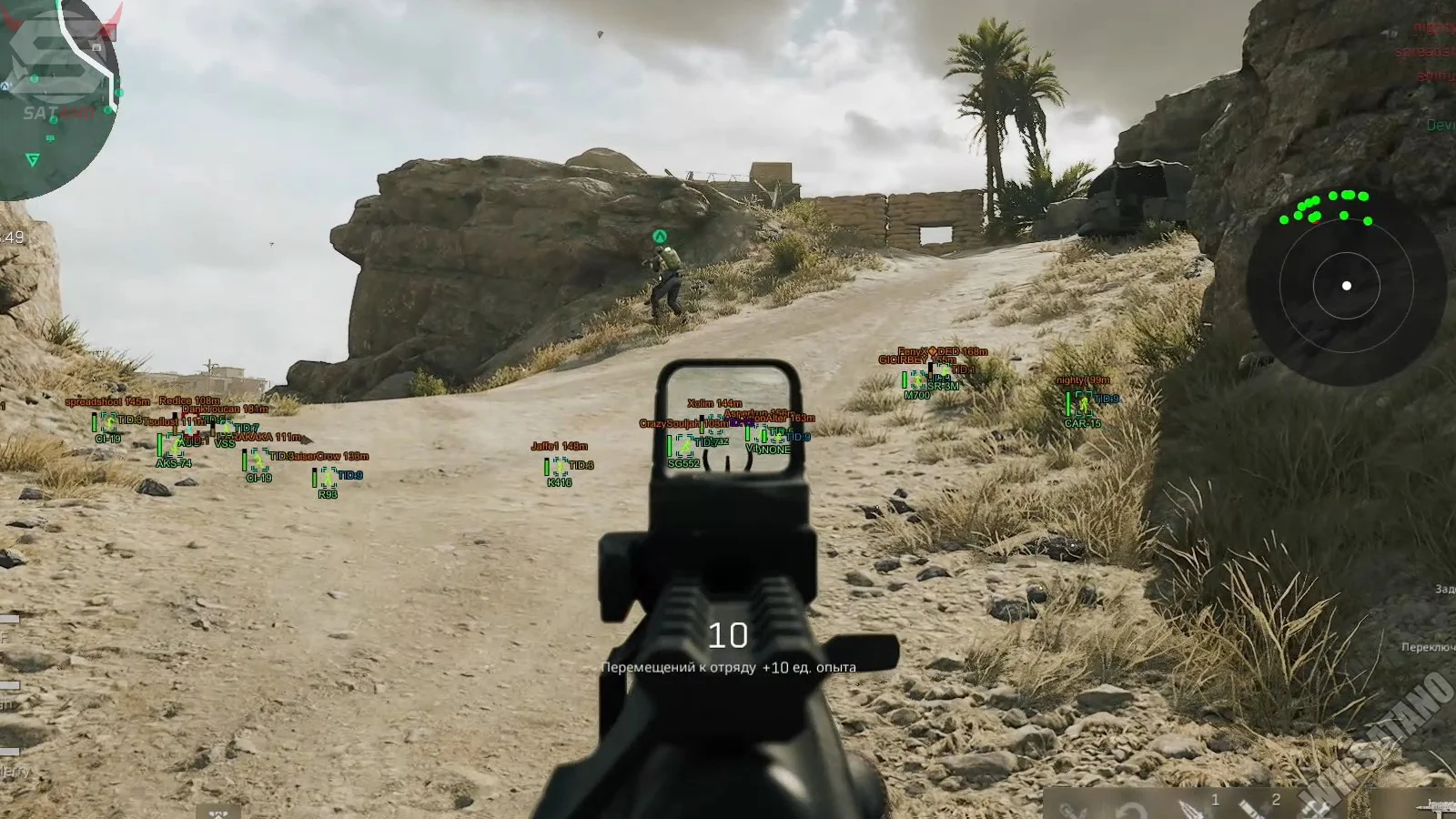Image resolution: width=1456 pixels, height=819 pixels.
Task: Select equipment slot numbered 1
Action: pos(1194,806)
